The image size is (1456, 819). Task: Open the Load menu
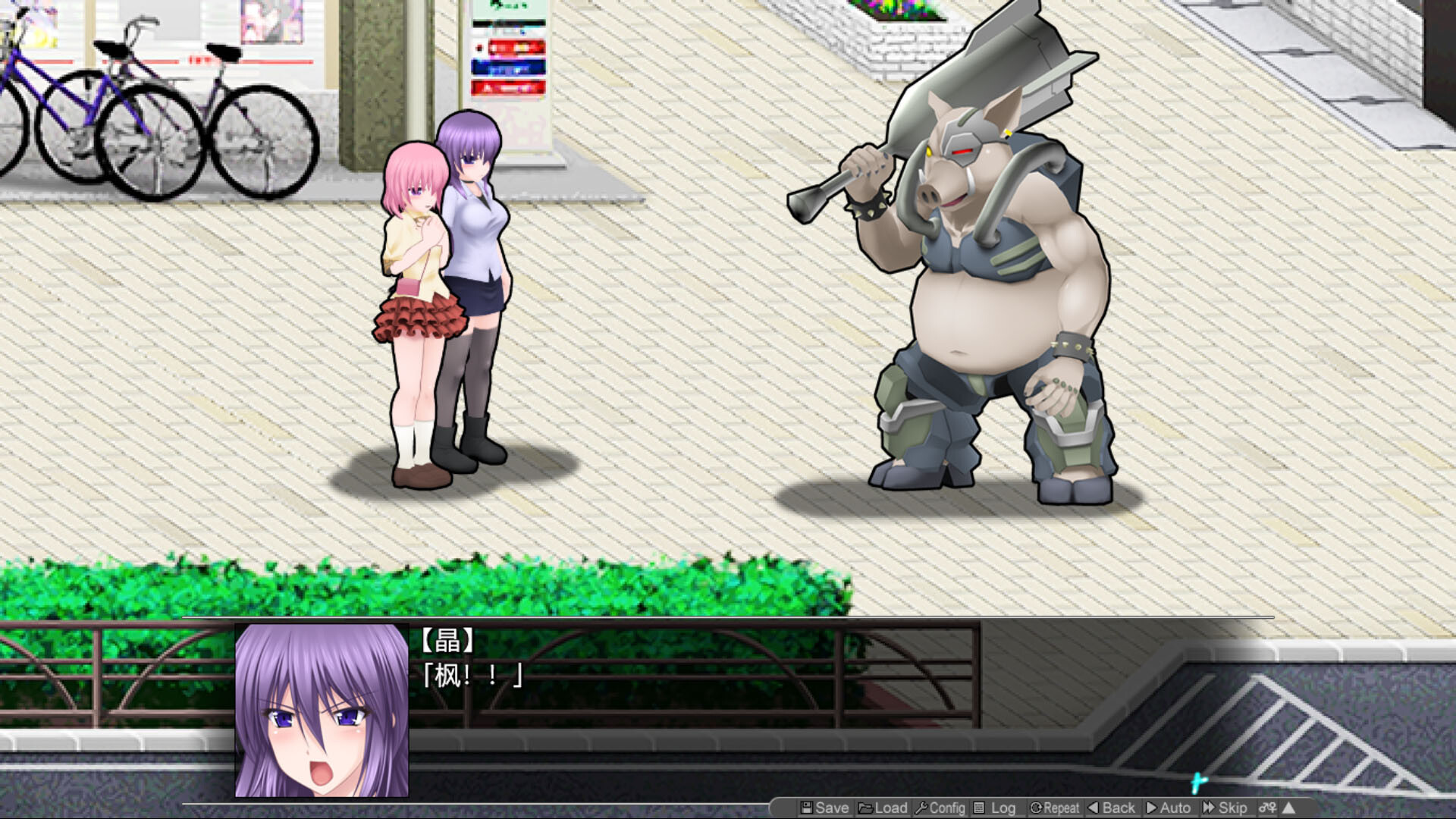[883, 808]
